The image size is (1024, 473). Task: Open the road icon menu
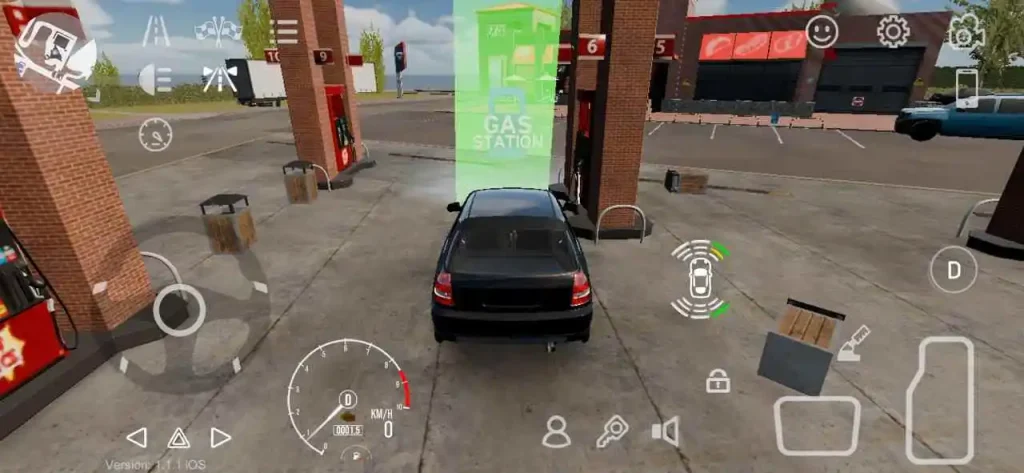tap(155, 32)
